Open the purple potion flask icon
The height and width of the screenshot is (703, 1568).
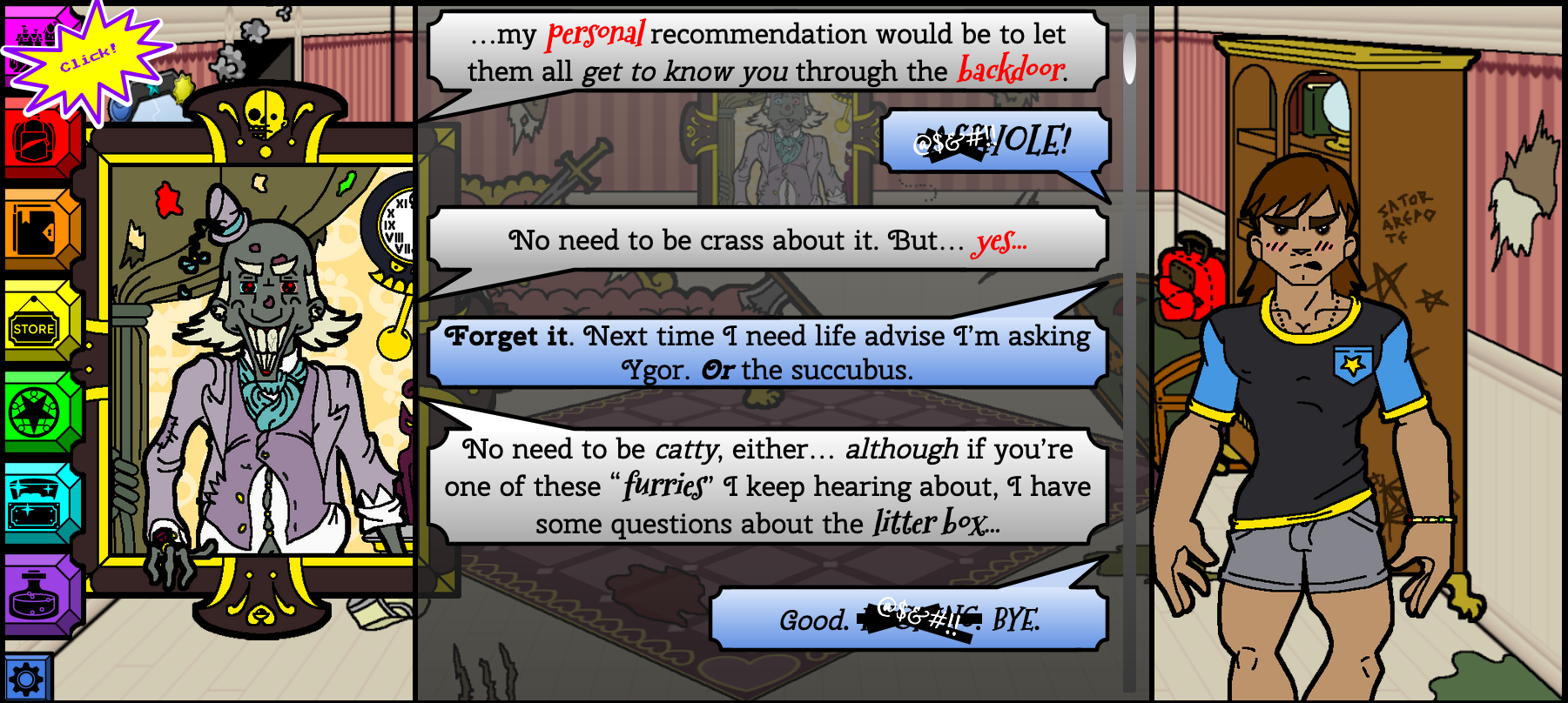pyautogui.click(x=35, y=596)
